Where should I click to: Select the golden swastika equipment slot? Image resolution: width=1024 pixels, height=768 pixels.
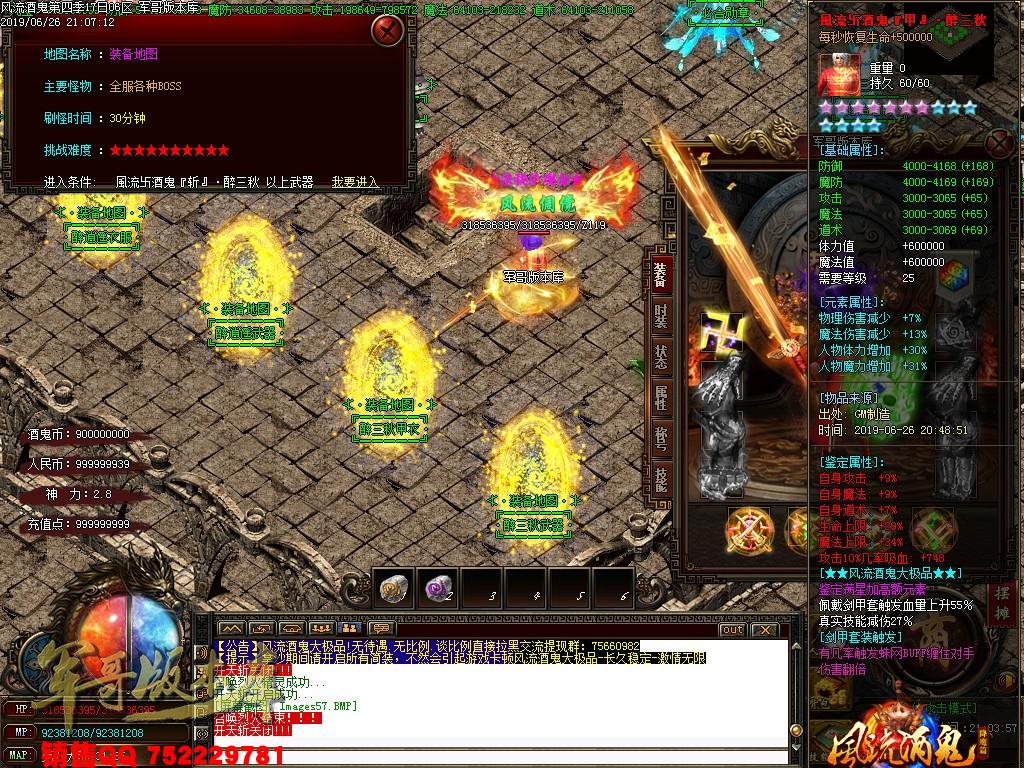click(x=720, y=330)
